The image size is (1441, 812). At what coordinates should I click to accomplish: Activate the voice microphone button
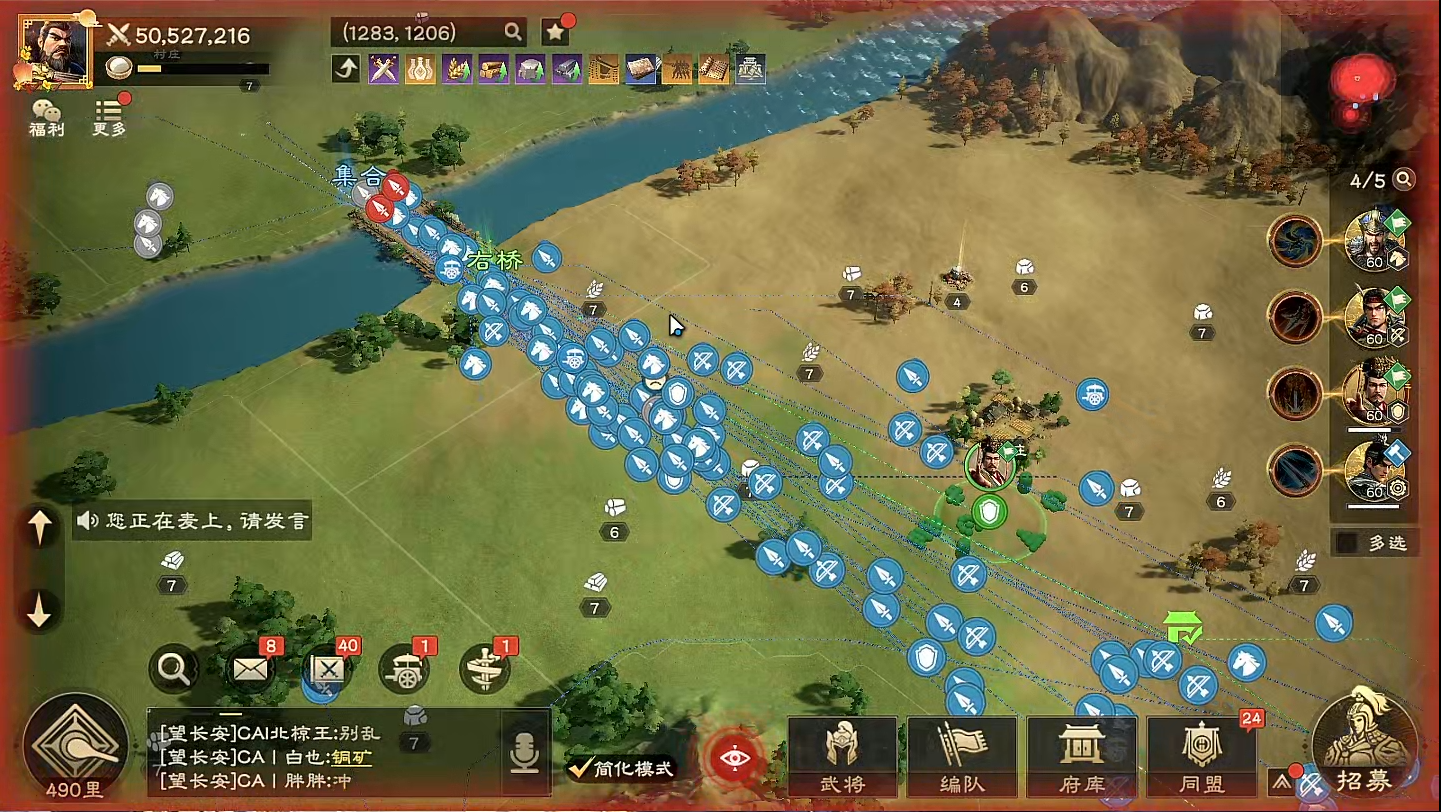point(524,754)
